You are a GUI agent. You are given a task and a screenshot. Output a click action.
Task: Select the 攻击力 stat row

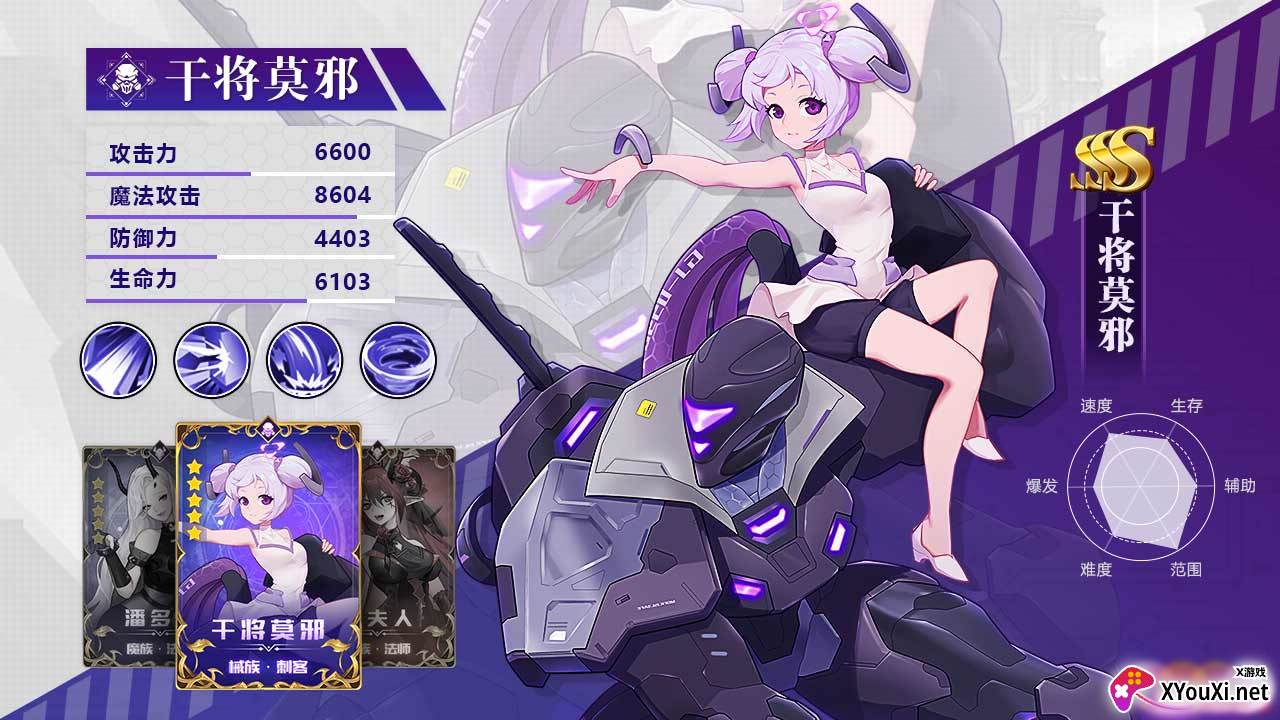tap(235, 153)
